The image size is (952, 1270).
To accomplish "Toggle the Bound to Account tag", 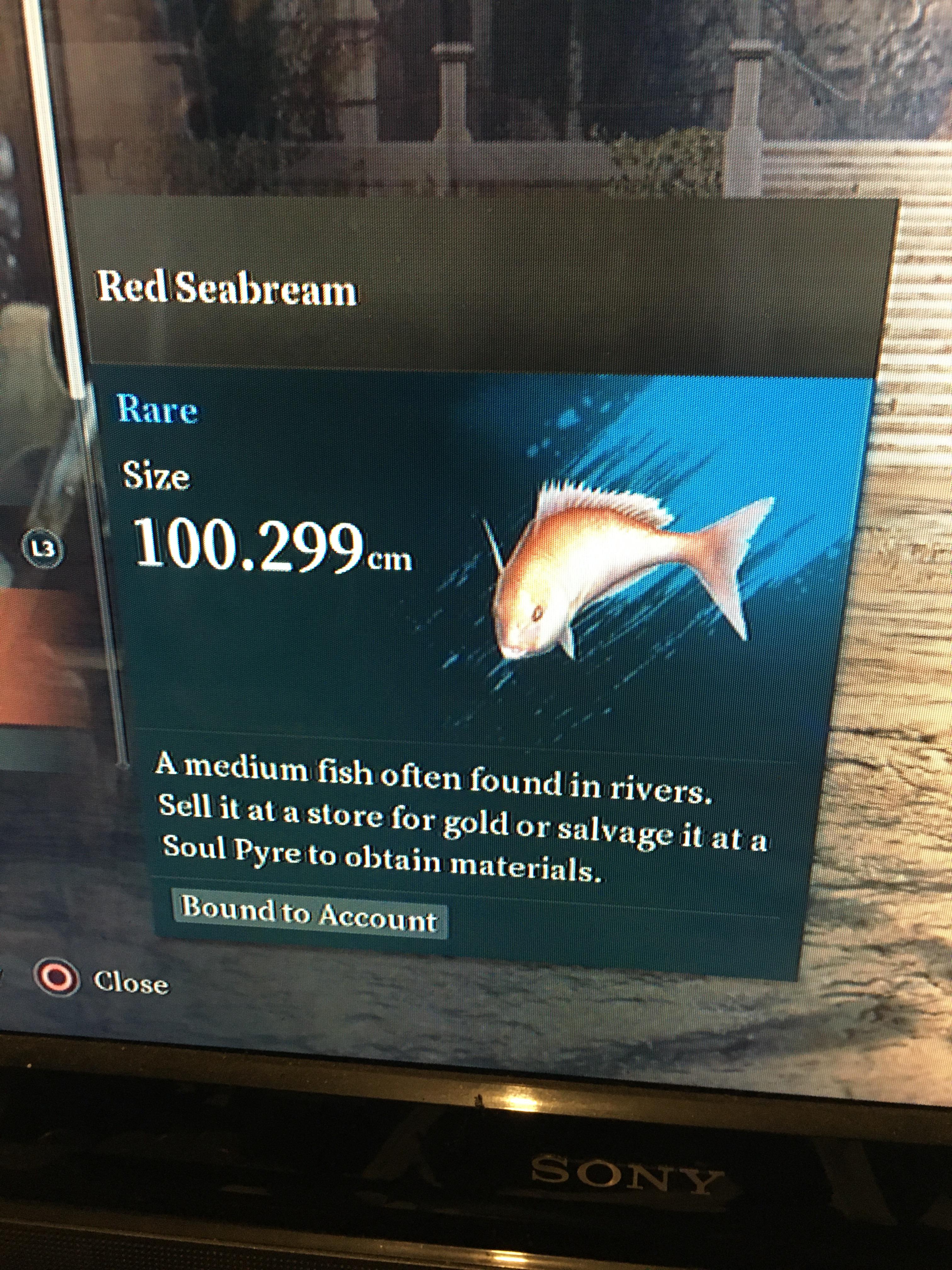I will 310,912.
